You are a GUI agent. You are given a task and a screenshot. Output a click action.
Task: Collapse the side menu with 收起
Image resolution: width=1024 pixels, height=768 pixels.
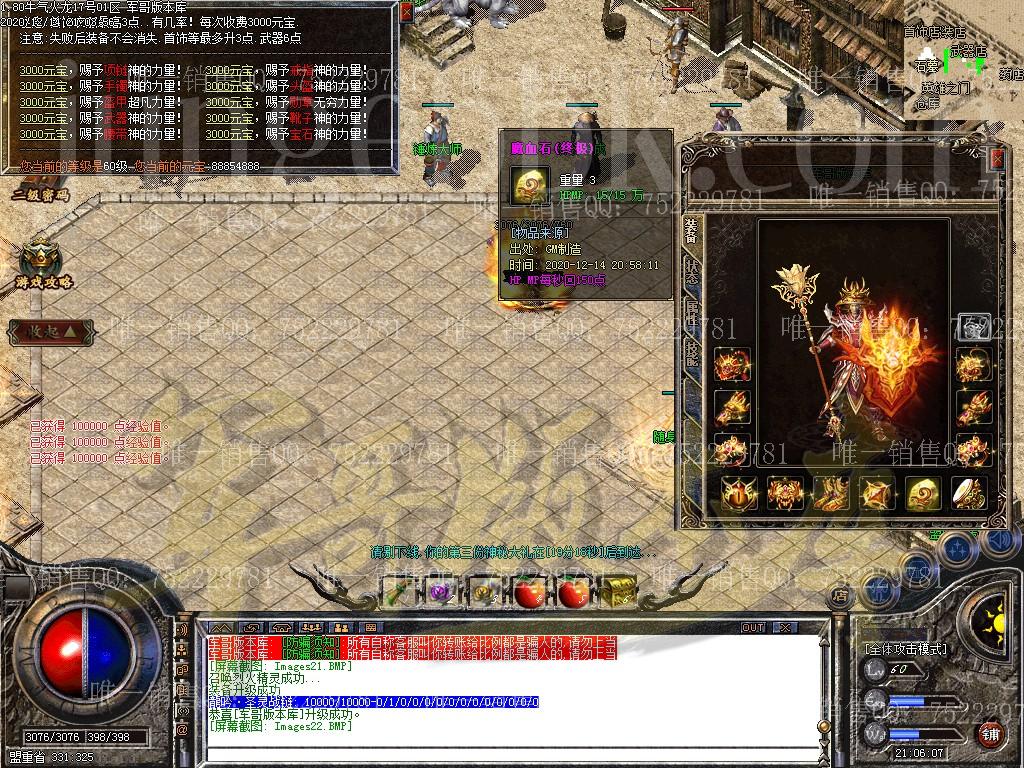(x=52, y=330)
